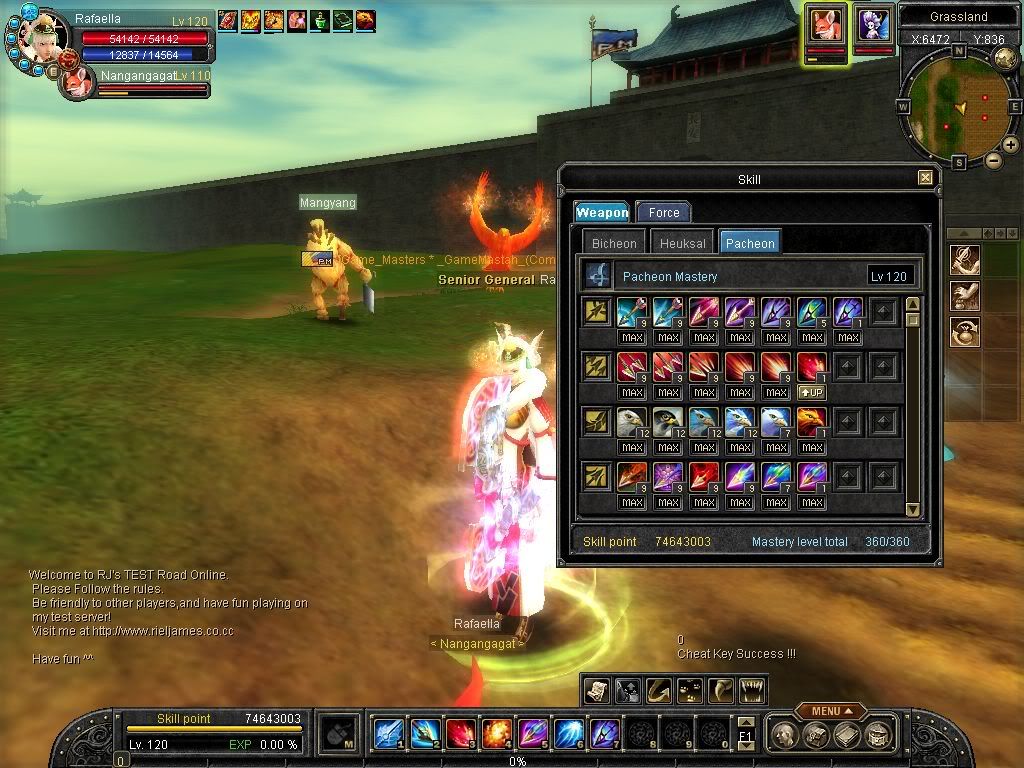Image resolution: width=1024 pixels, height=768 pixels.
Task: Select the fairy pet portrait
Action: tap(874, 23)
